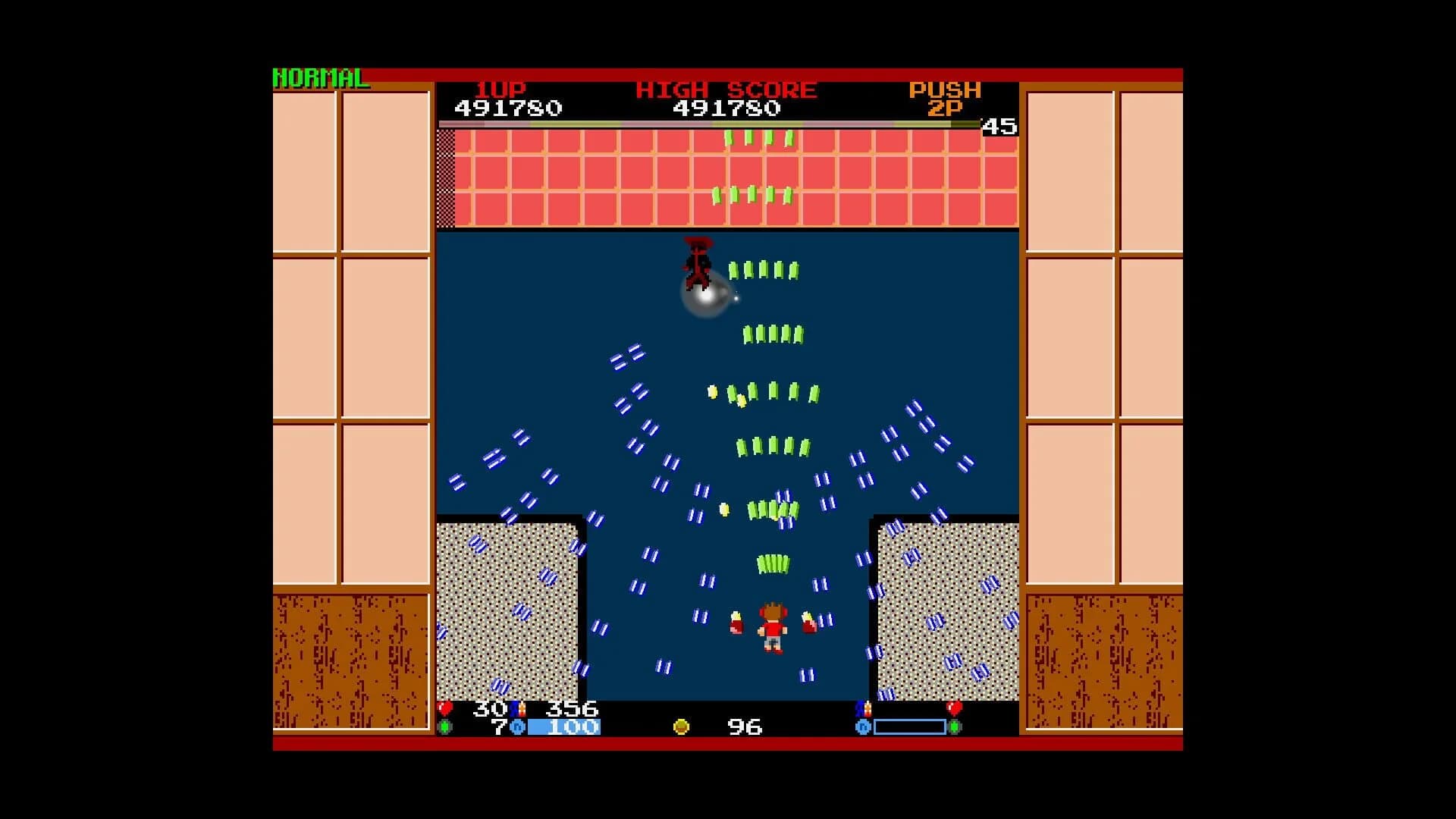The height and width of the screenshot is (819, 1456).
Task: Select Player 1's character portrait beside 356
Action: 516,708
